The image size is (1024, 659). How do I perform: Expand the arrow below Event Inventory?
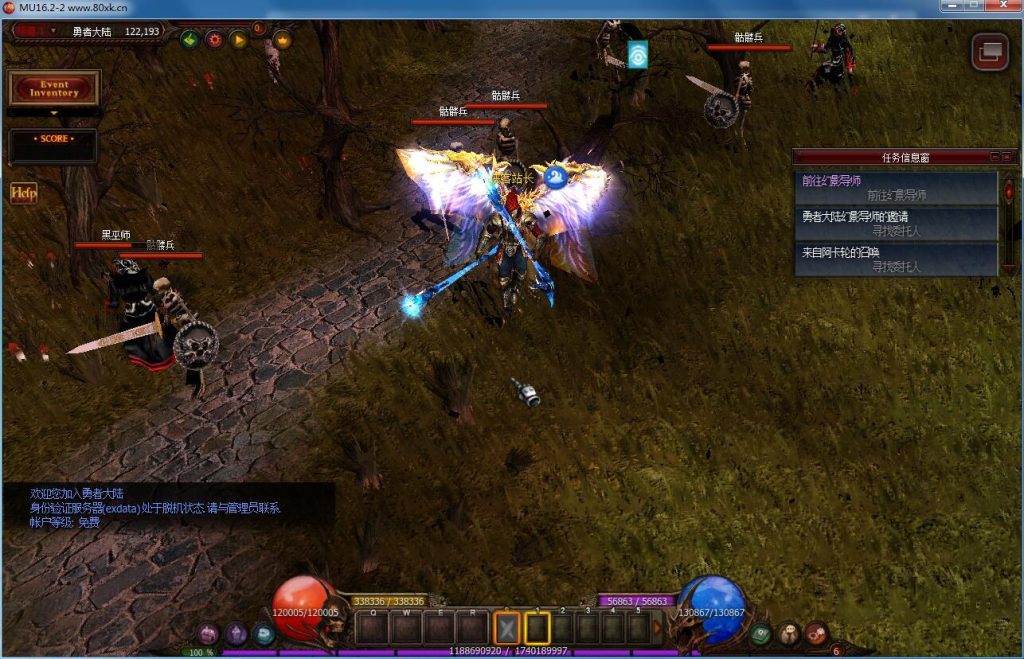(54, 113)
